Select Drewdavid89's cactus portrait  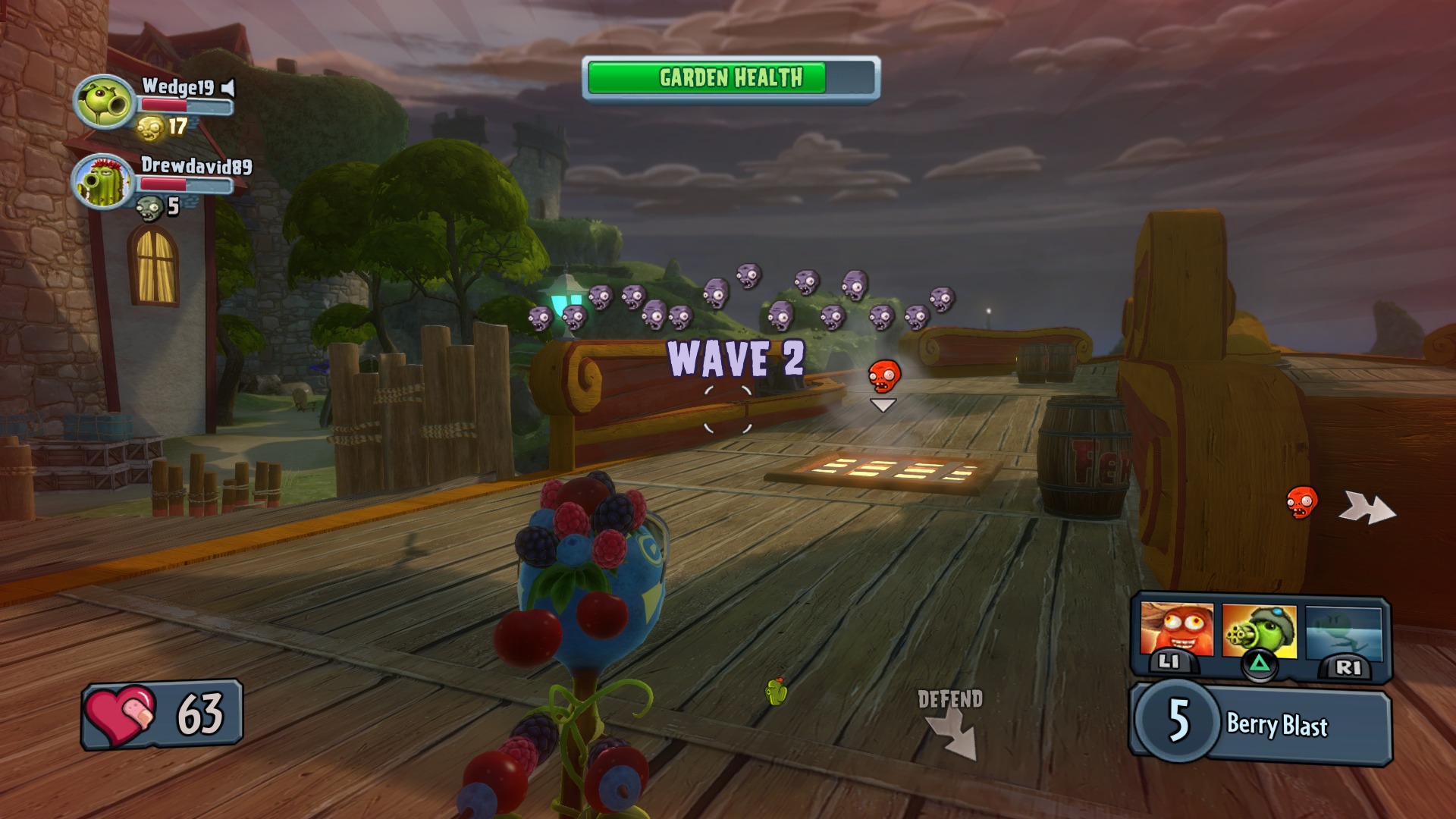click(103, 182)
